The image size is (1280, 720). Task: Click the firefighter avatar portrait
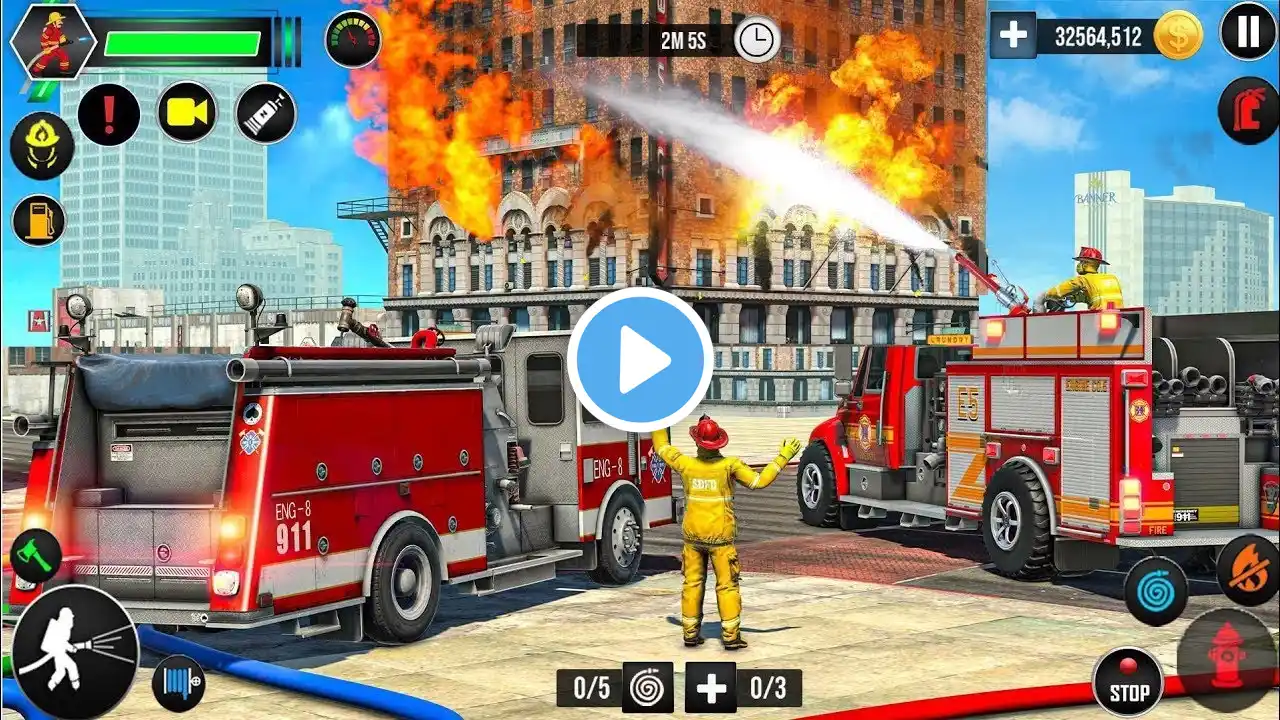[52, 42]
